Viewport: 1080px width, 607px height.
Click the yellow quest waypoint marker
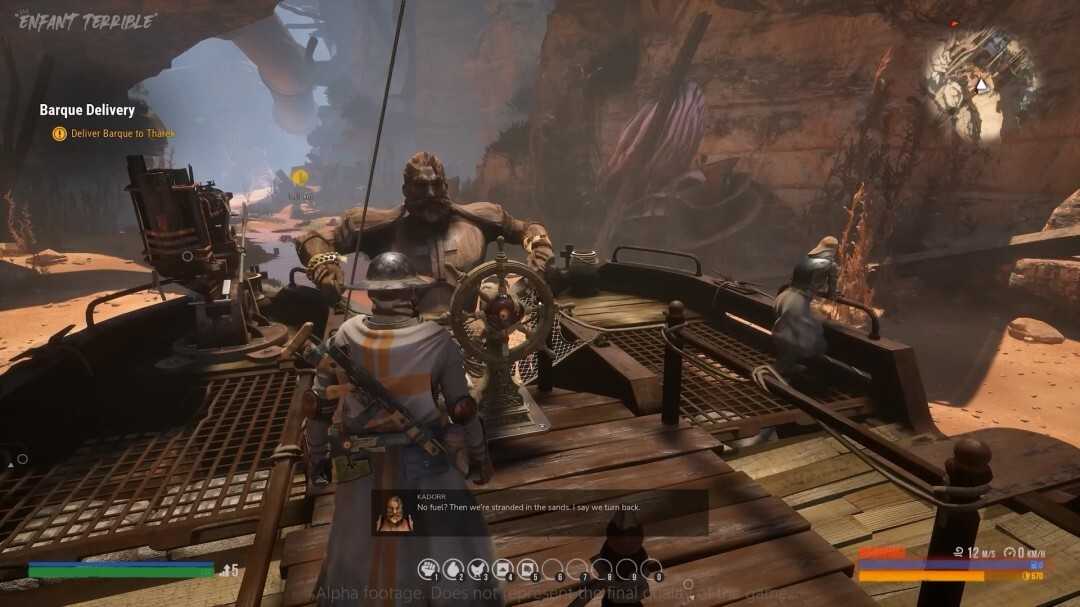pyautogui.click(x=300, y=177)
